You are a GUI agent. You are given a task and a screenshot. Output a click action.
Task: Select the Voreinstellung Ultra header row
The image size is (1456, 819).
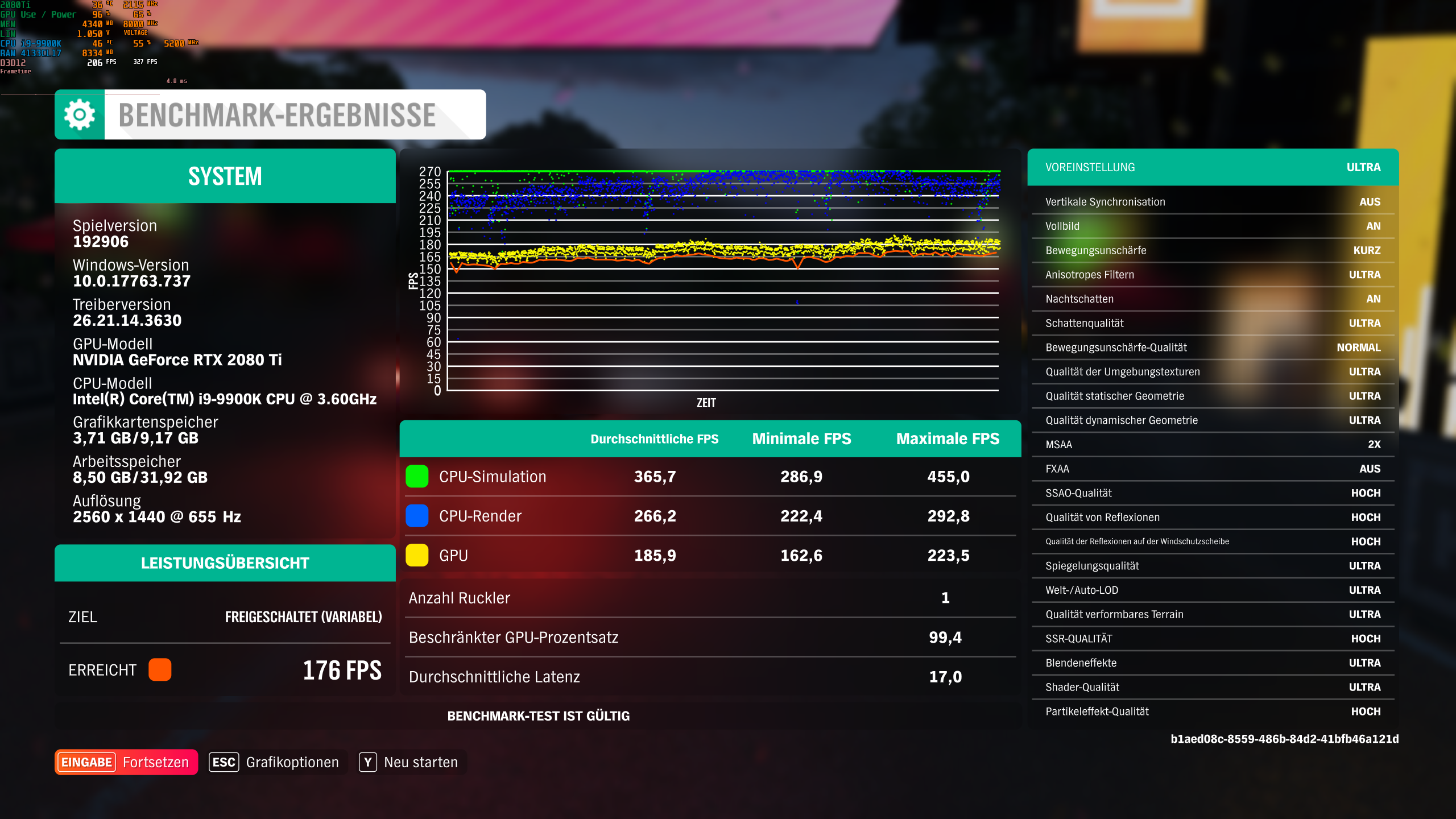click(x=1211, y=167)
